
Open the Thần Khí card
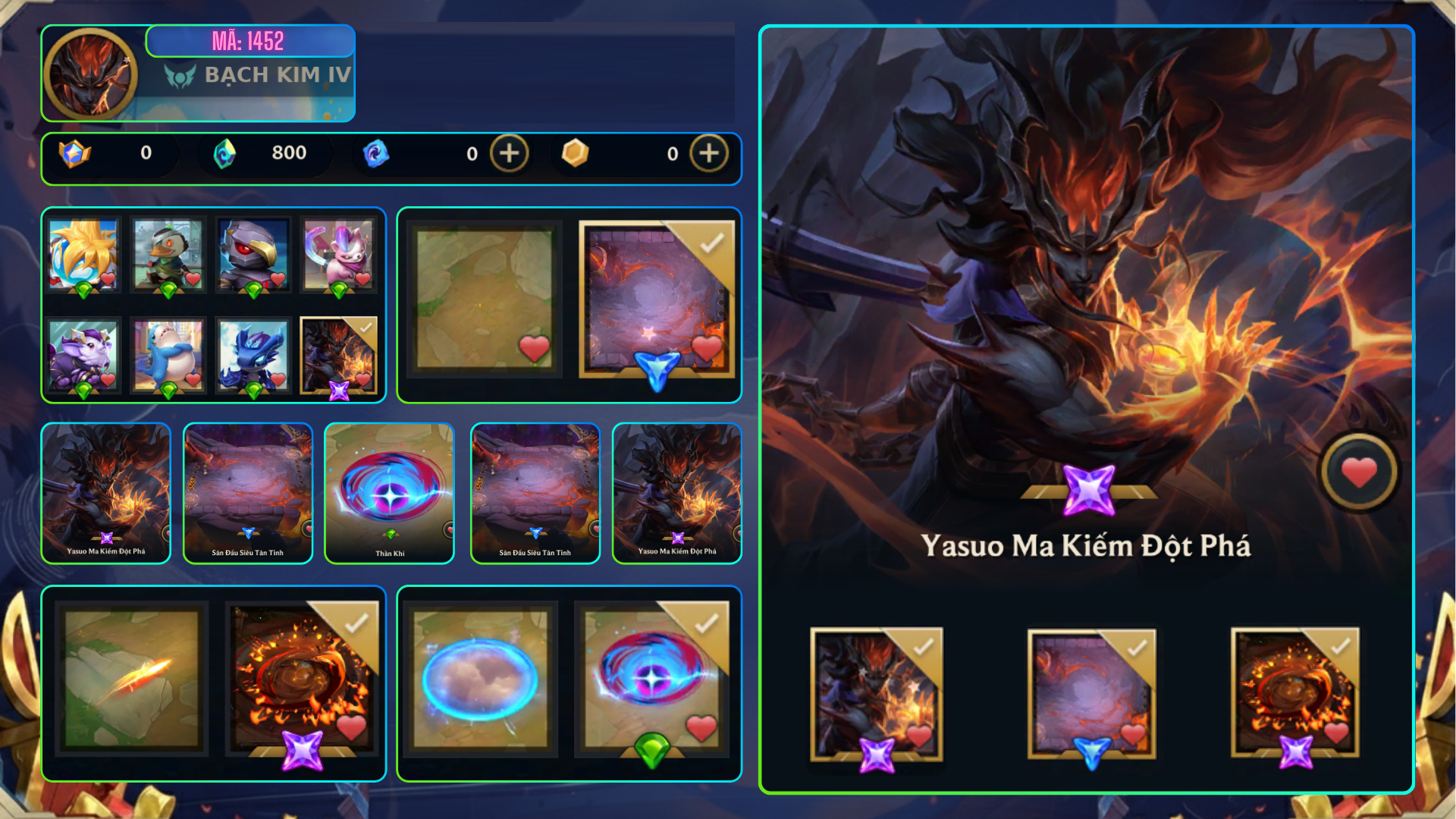pos(390,493)
